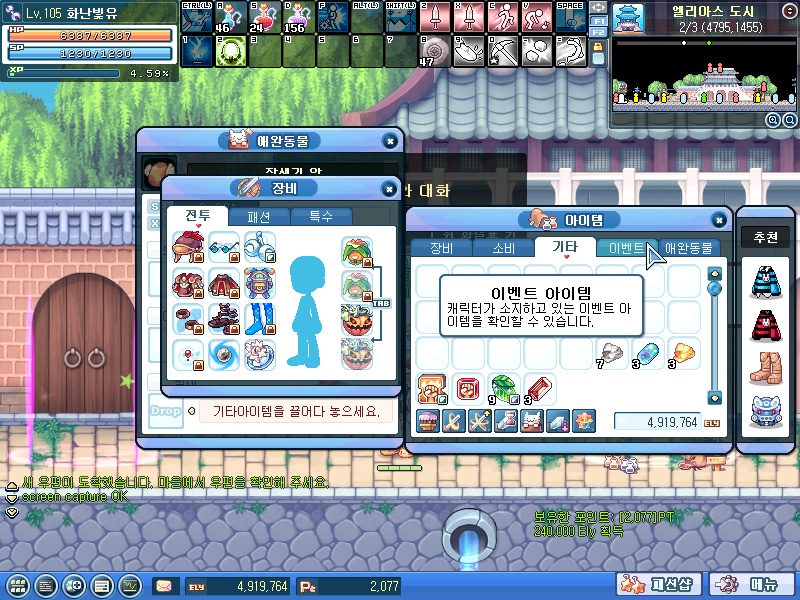800x600 pixels.
Task: Use the pickaxe skill in the hotbar
Action: [x=503, y=50]
